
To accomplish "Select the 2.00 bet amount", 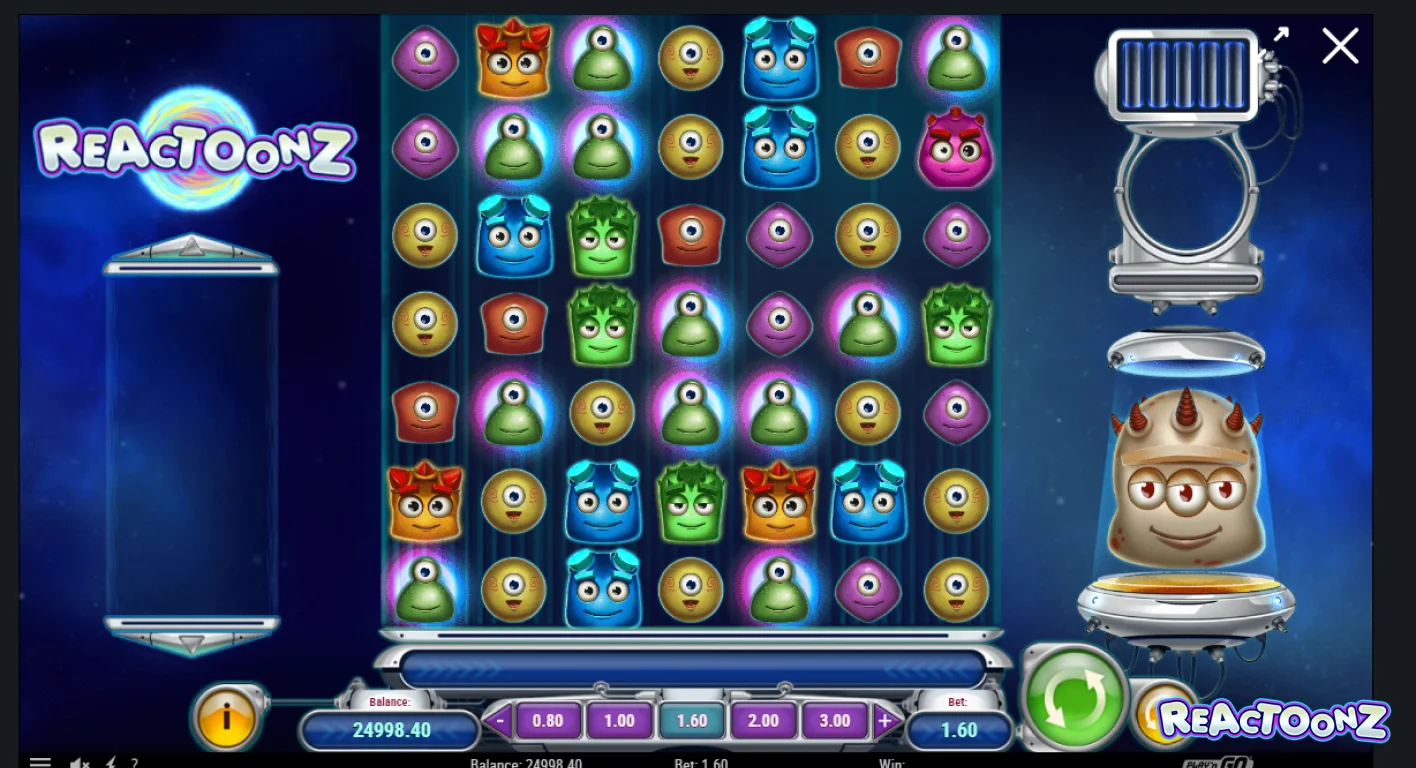I will [x=763, y=720].
